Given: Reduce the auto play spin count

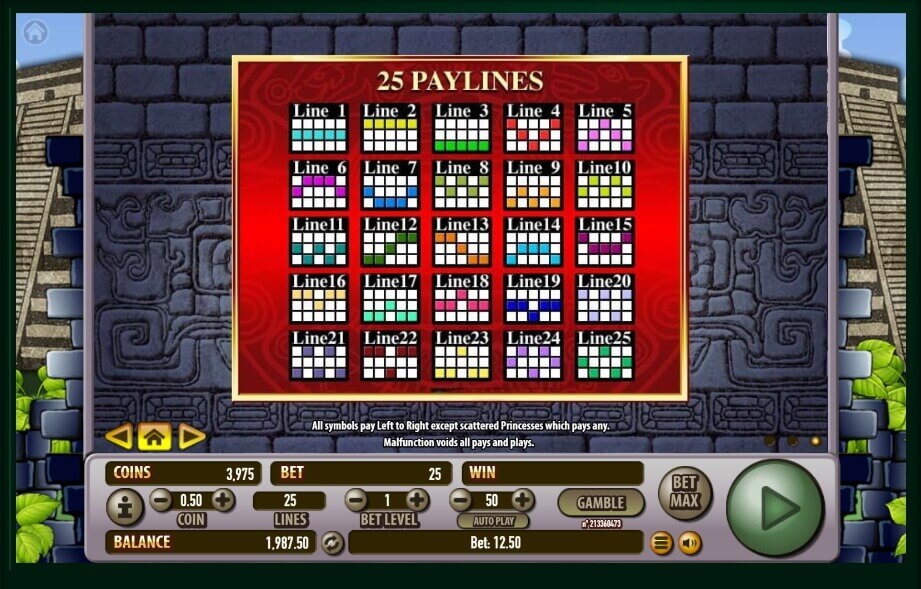Looking at the screenshot, I should click(x=461, y=500).
